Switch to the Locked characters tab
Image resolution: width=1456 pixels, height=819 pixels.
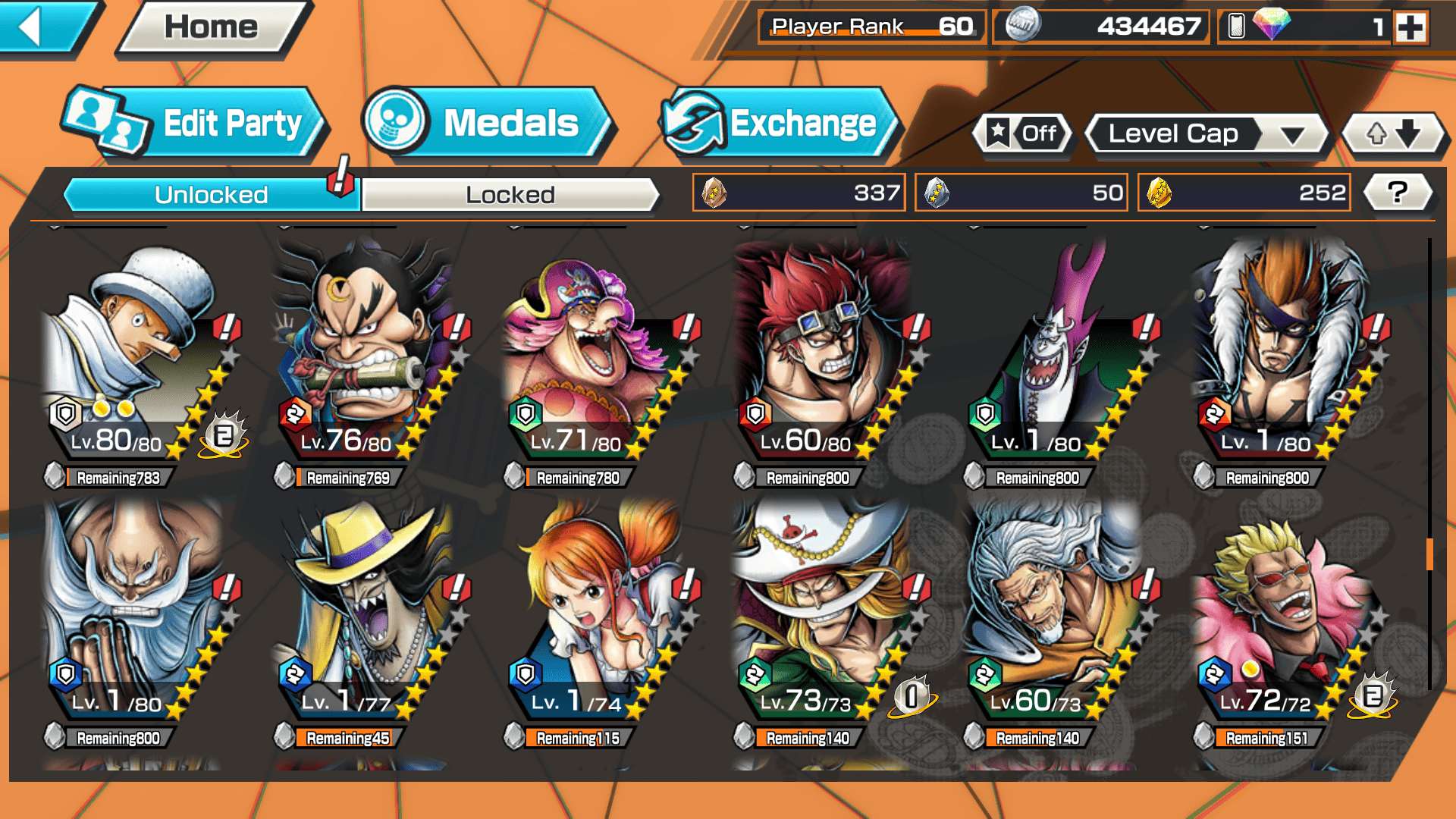click(x=510, y=195)
